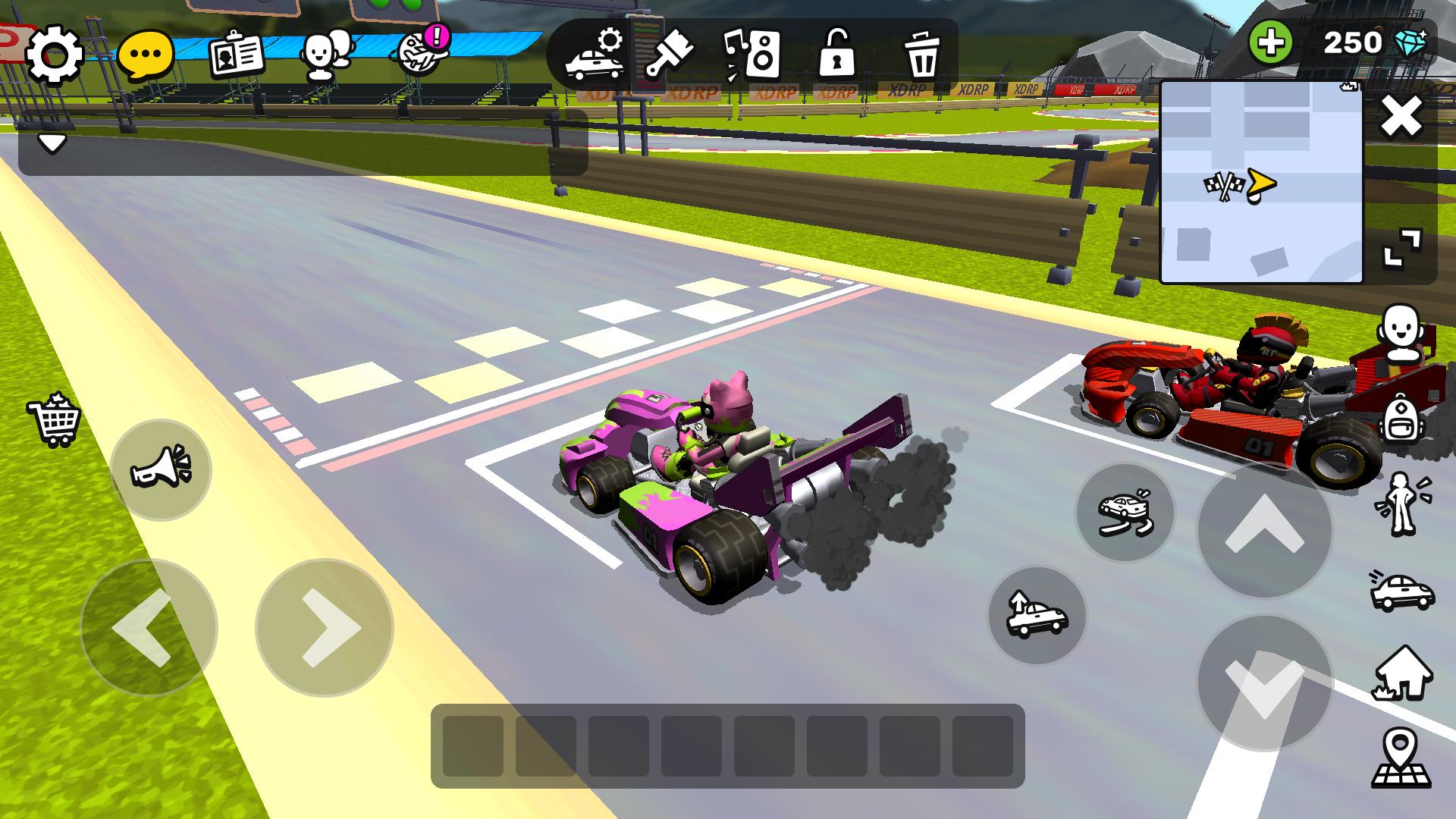The width and height of the screenshot is (1456, 819).
Task: Expand the collapsed chat panel arrow
Action: (x=52, y=143)
